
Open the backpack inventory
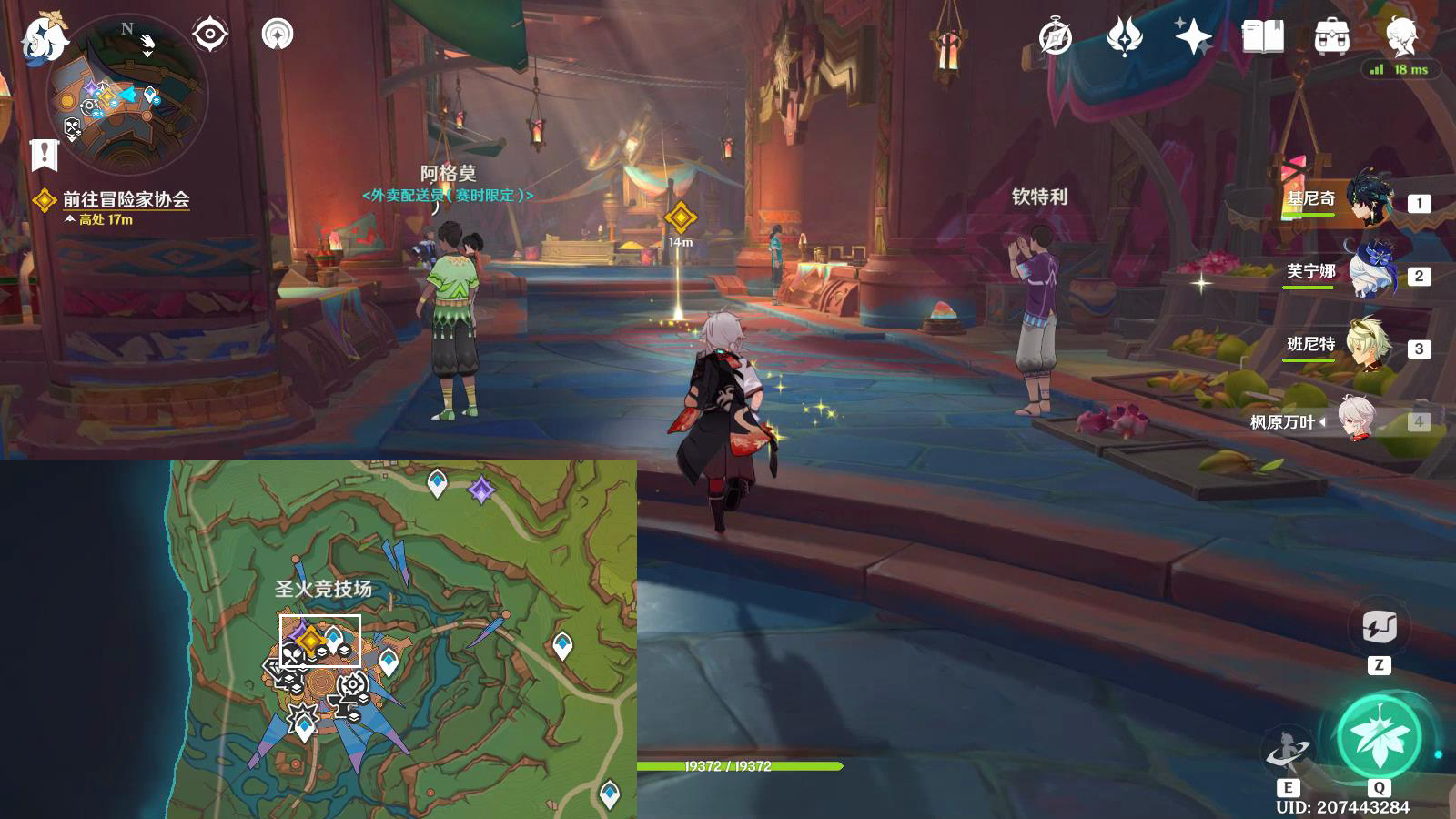(1331, 37)
